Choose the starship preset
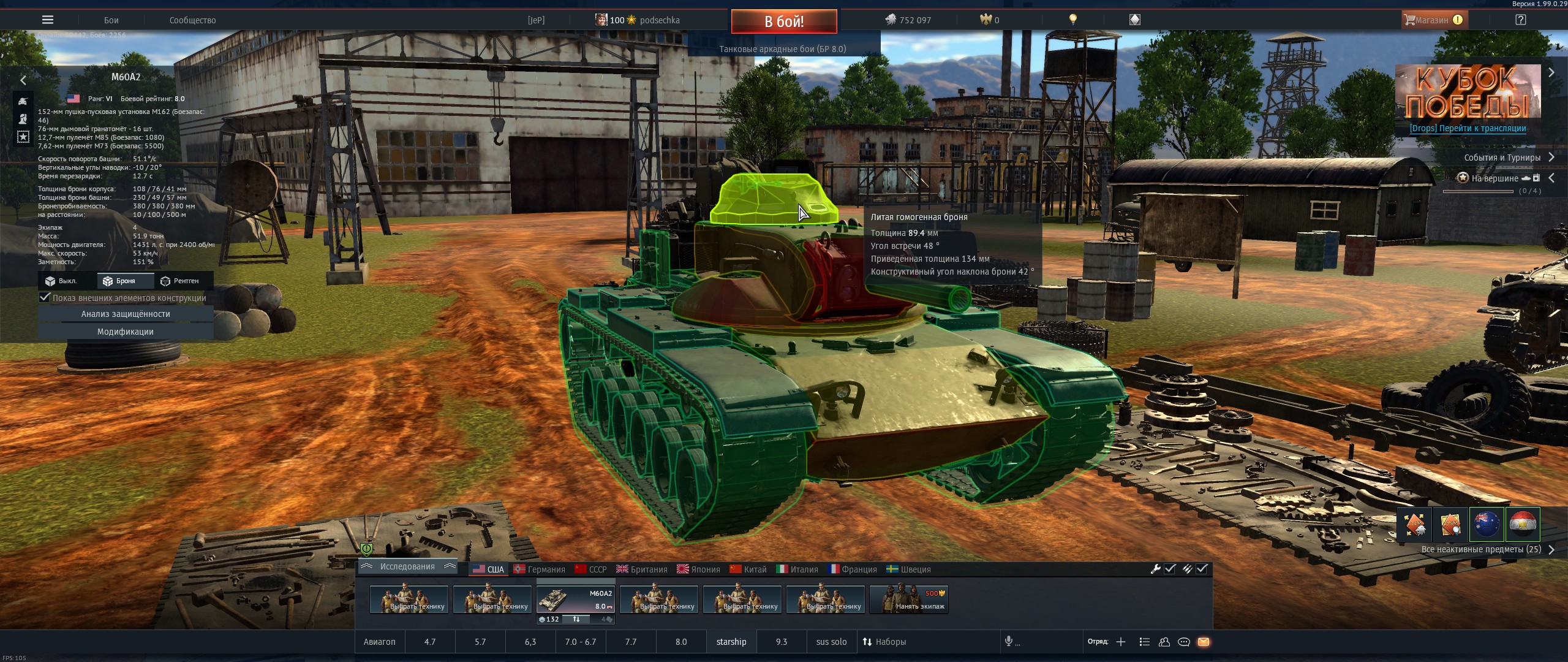Image resolution: width=1568 pixels, height=662 pixels. [731, 642]
